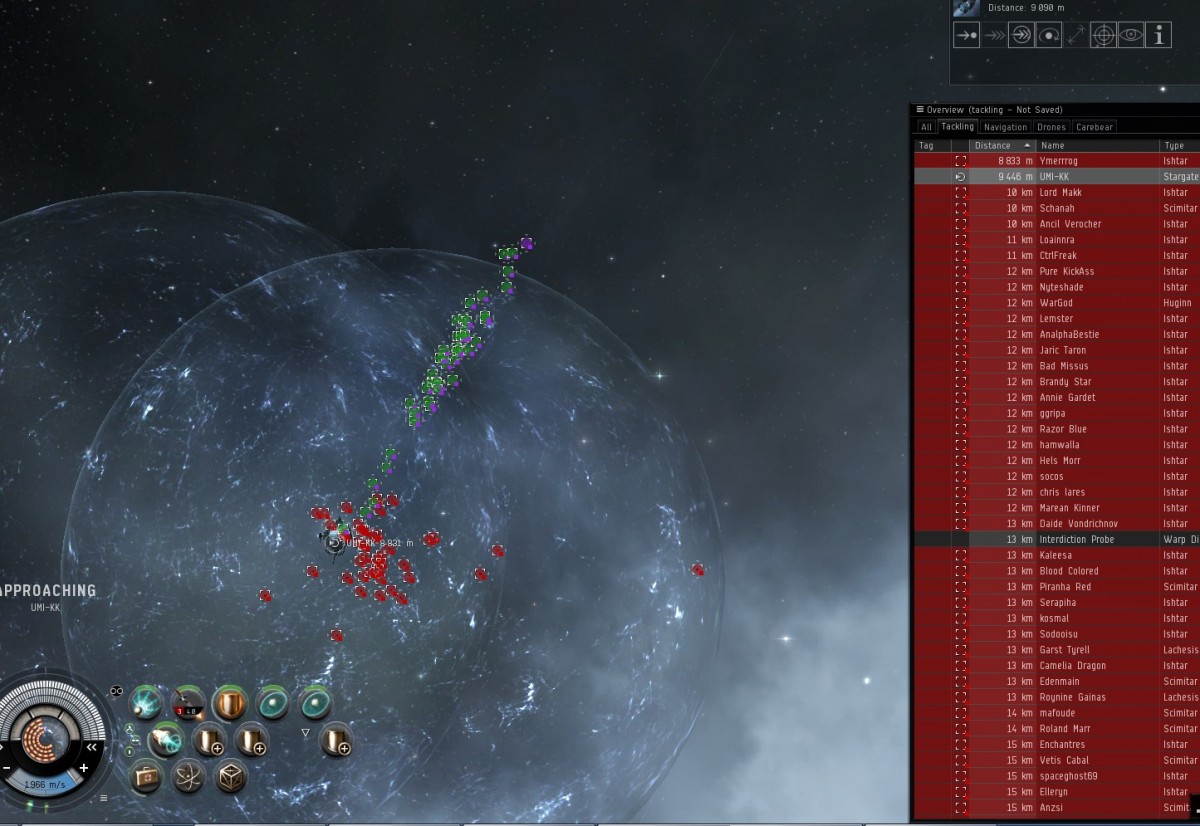Viewport: 1200px width, 826px height.
Task: Select the UMI-KK stargate row in overview
Action: point(1058,177)
